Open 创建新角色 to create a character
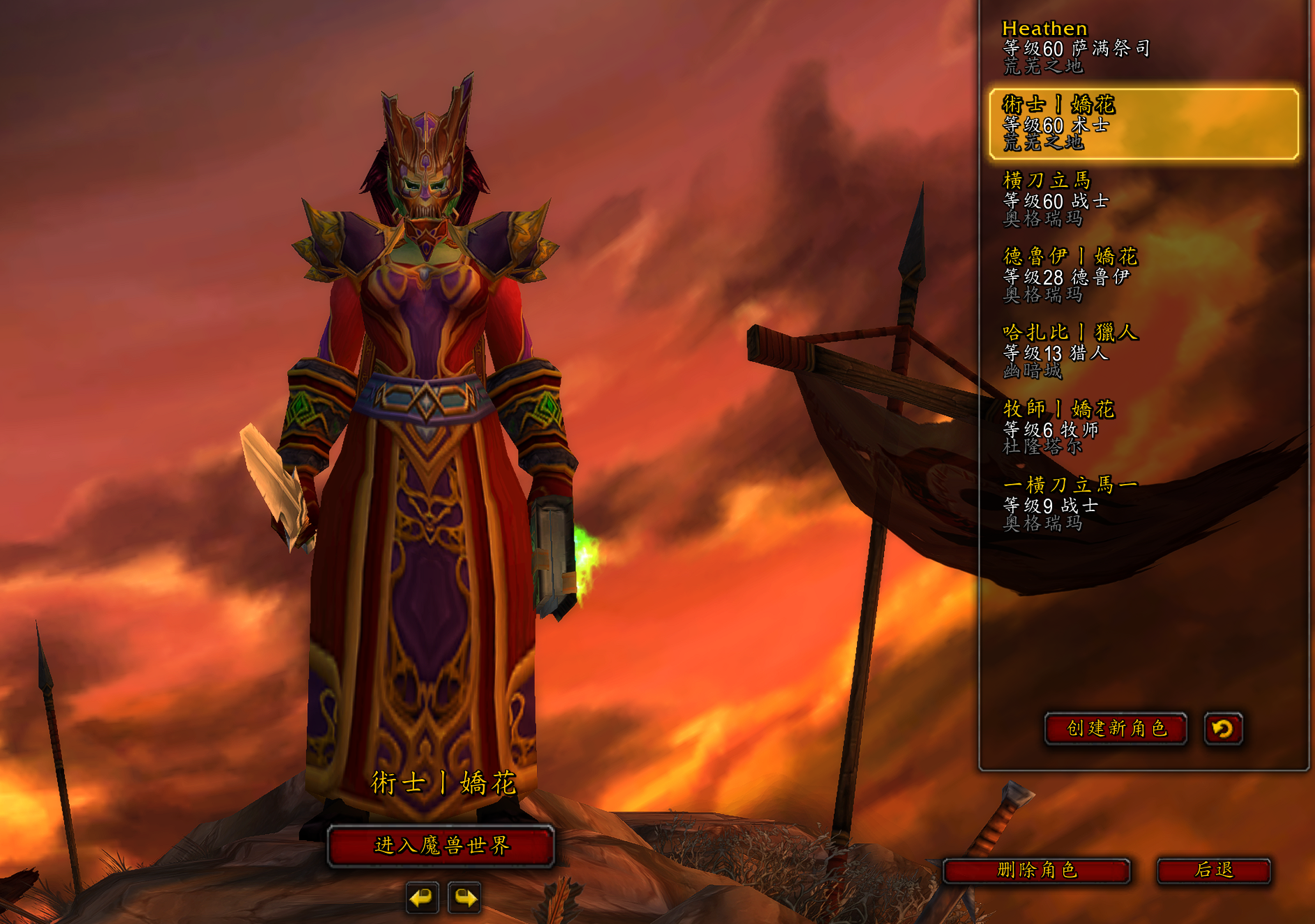The width and height of the screenshot is (1315, 924). coord(1116,729)
